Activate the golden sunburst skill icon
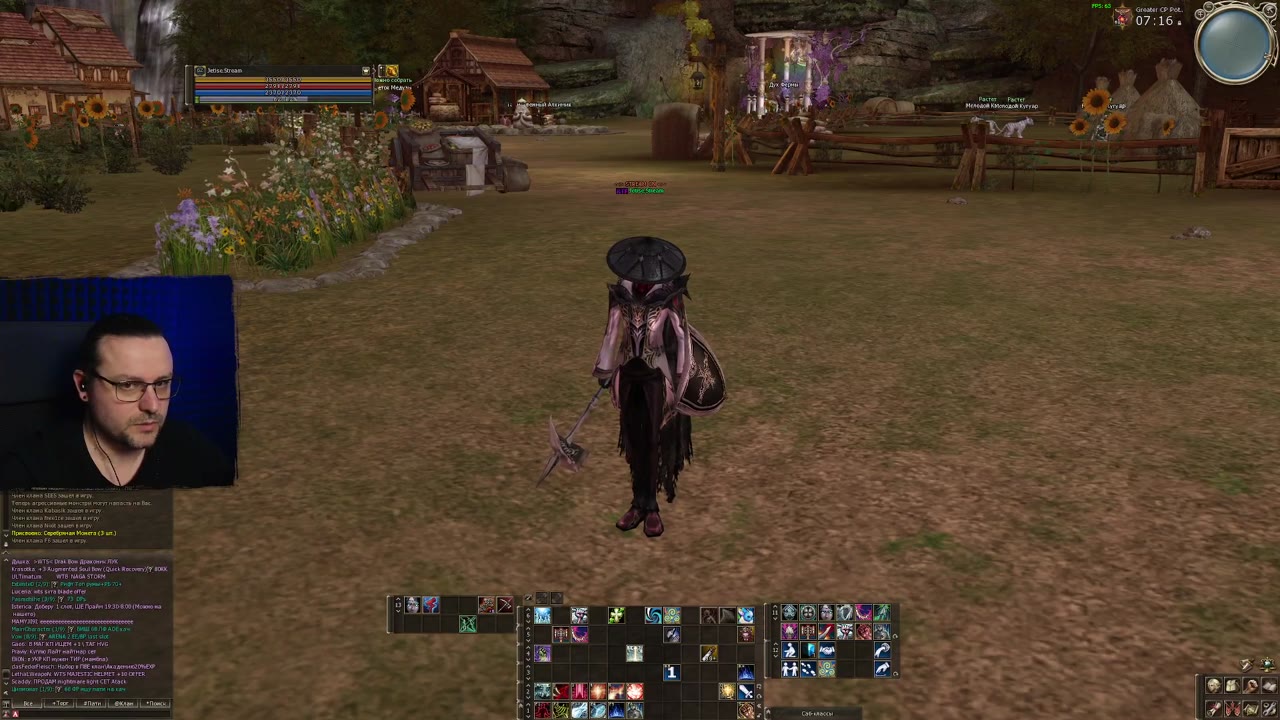1280x720 pixels. pos(727,691)
